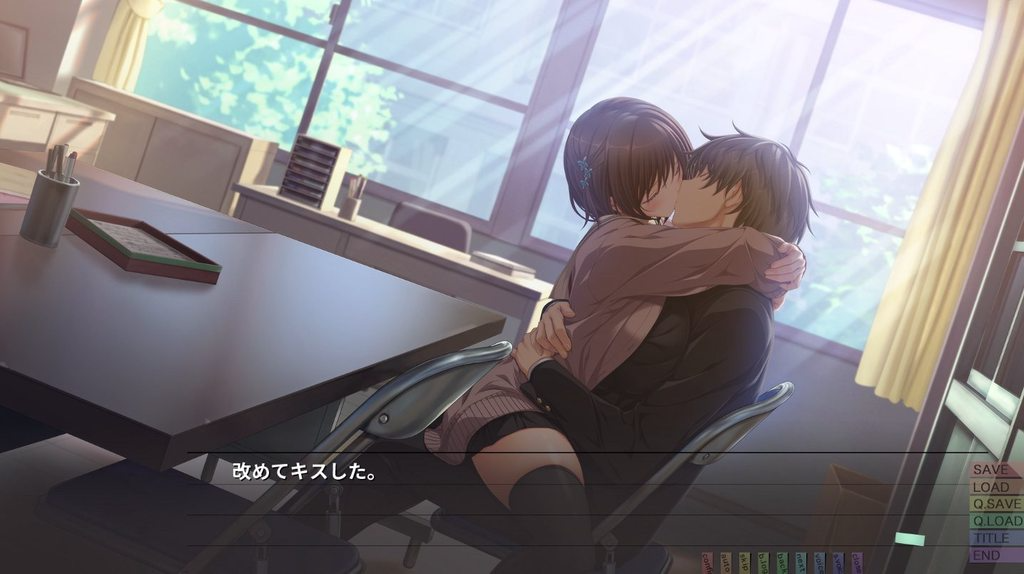Activate the skip tab
This screenshot has width=1024, height=574.
point(744,562)
